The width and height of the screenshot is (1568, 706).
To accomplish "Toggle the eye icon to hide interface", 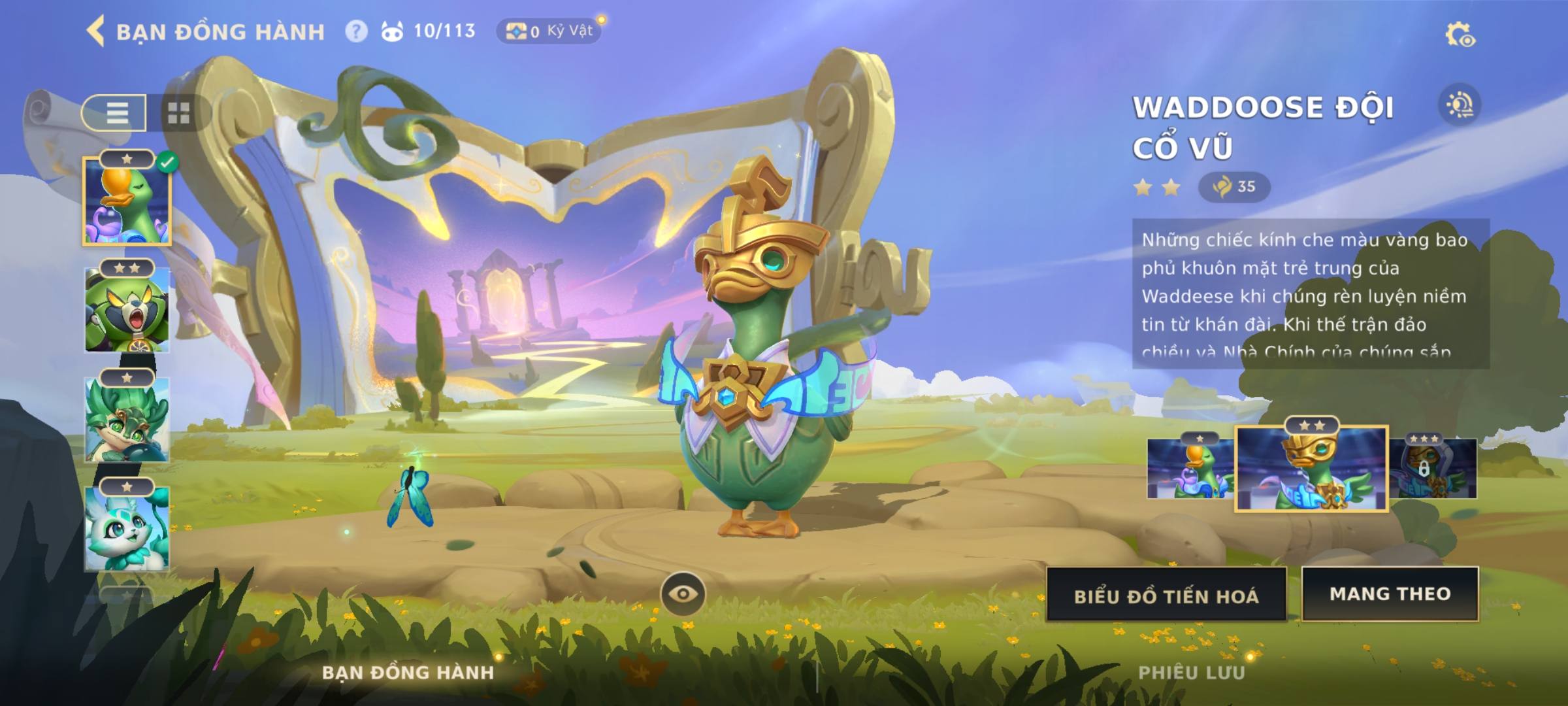I will [683, 594].
